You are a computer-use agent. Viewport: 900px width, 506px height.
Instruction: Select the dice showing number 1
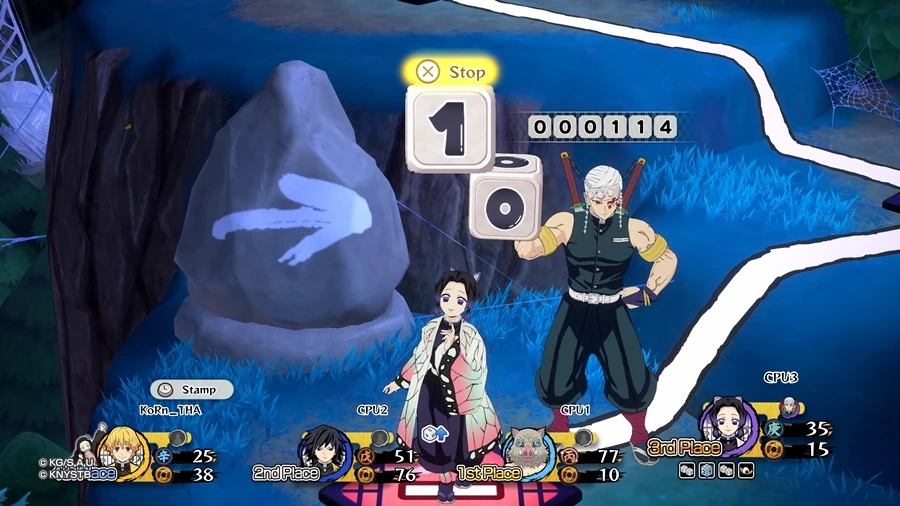coord(449,129)
